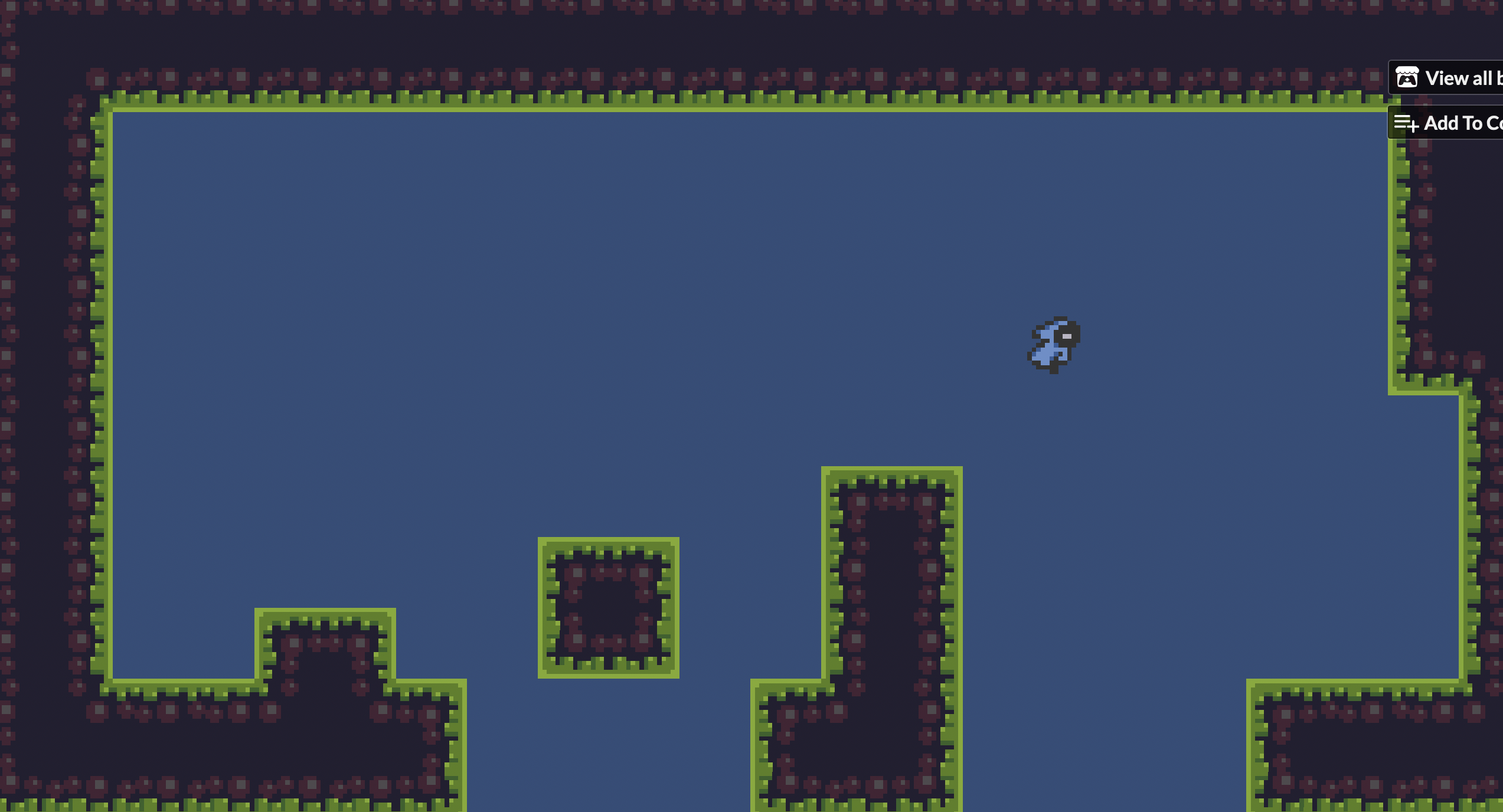
Task: Click the add-to-collection list-plus icon
Action: (x=1407, y=123)
